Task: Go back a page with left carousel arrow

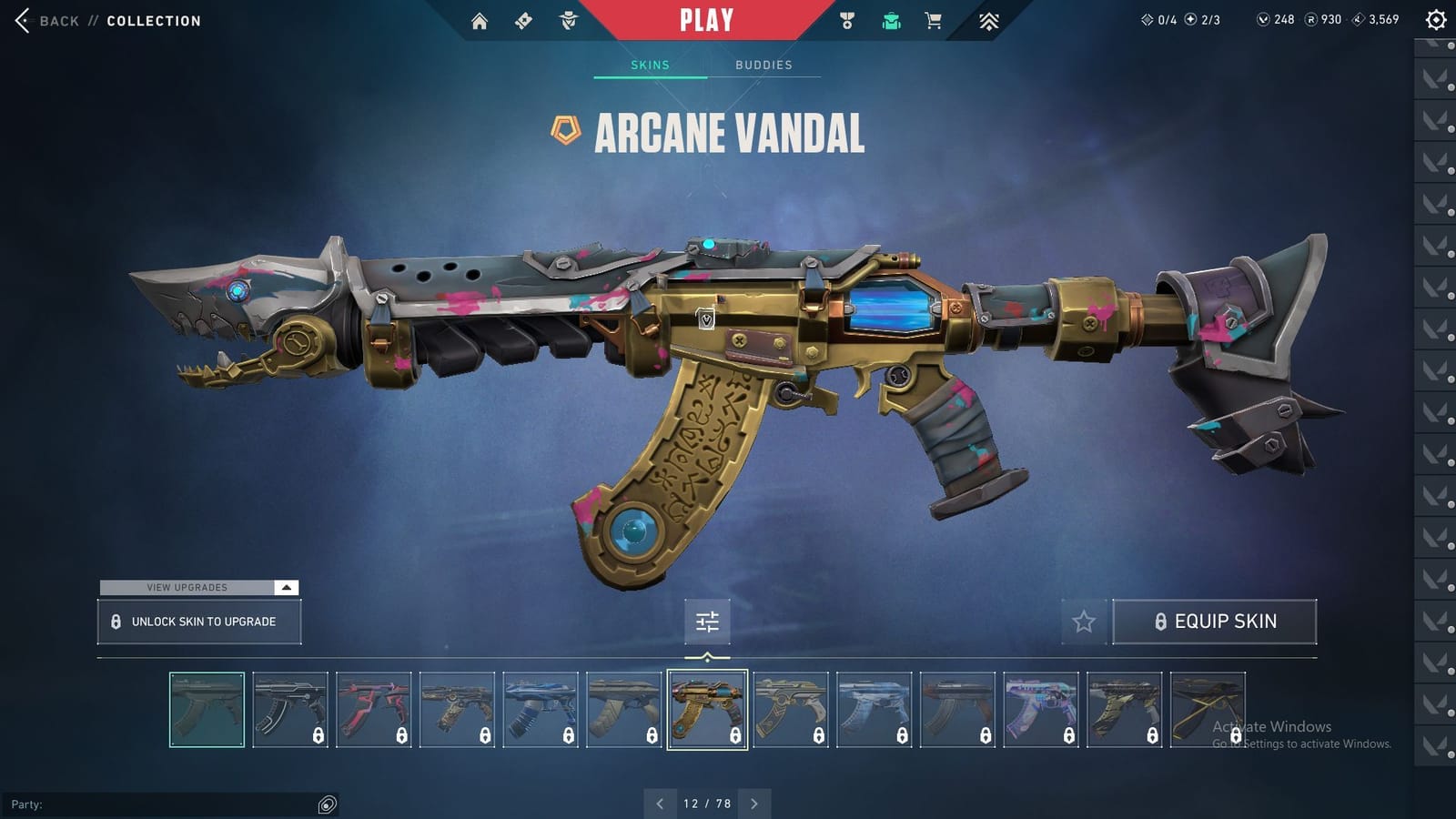Action: point(660,804)
